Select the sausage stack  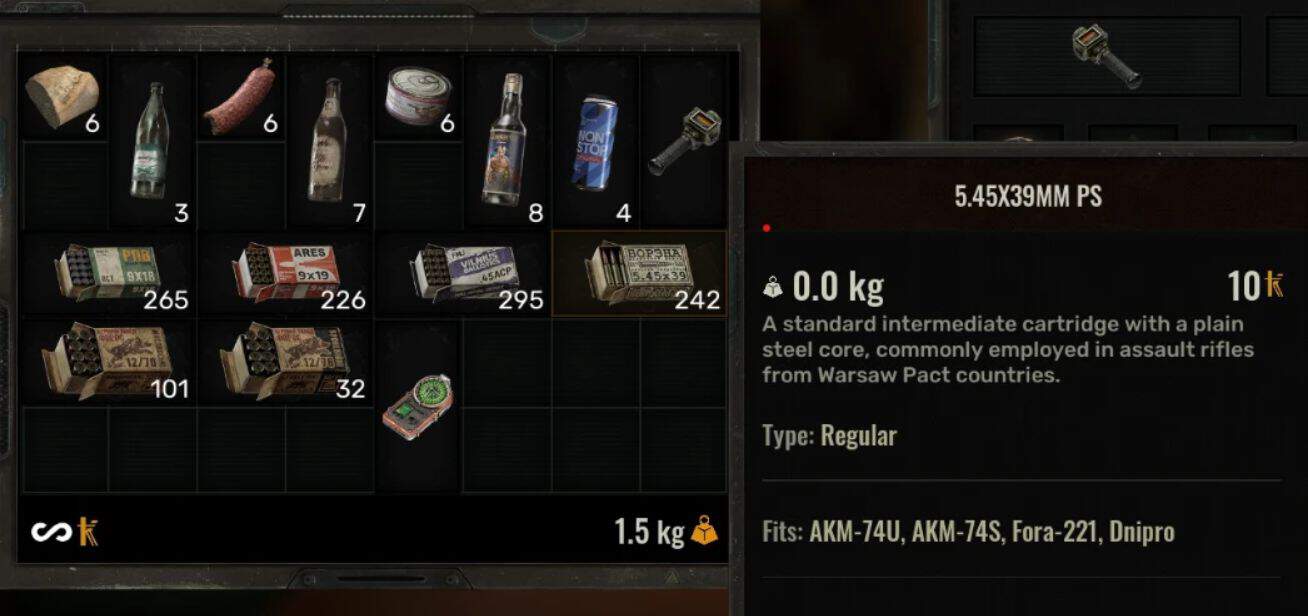coord(238,98)
